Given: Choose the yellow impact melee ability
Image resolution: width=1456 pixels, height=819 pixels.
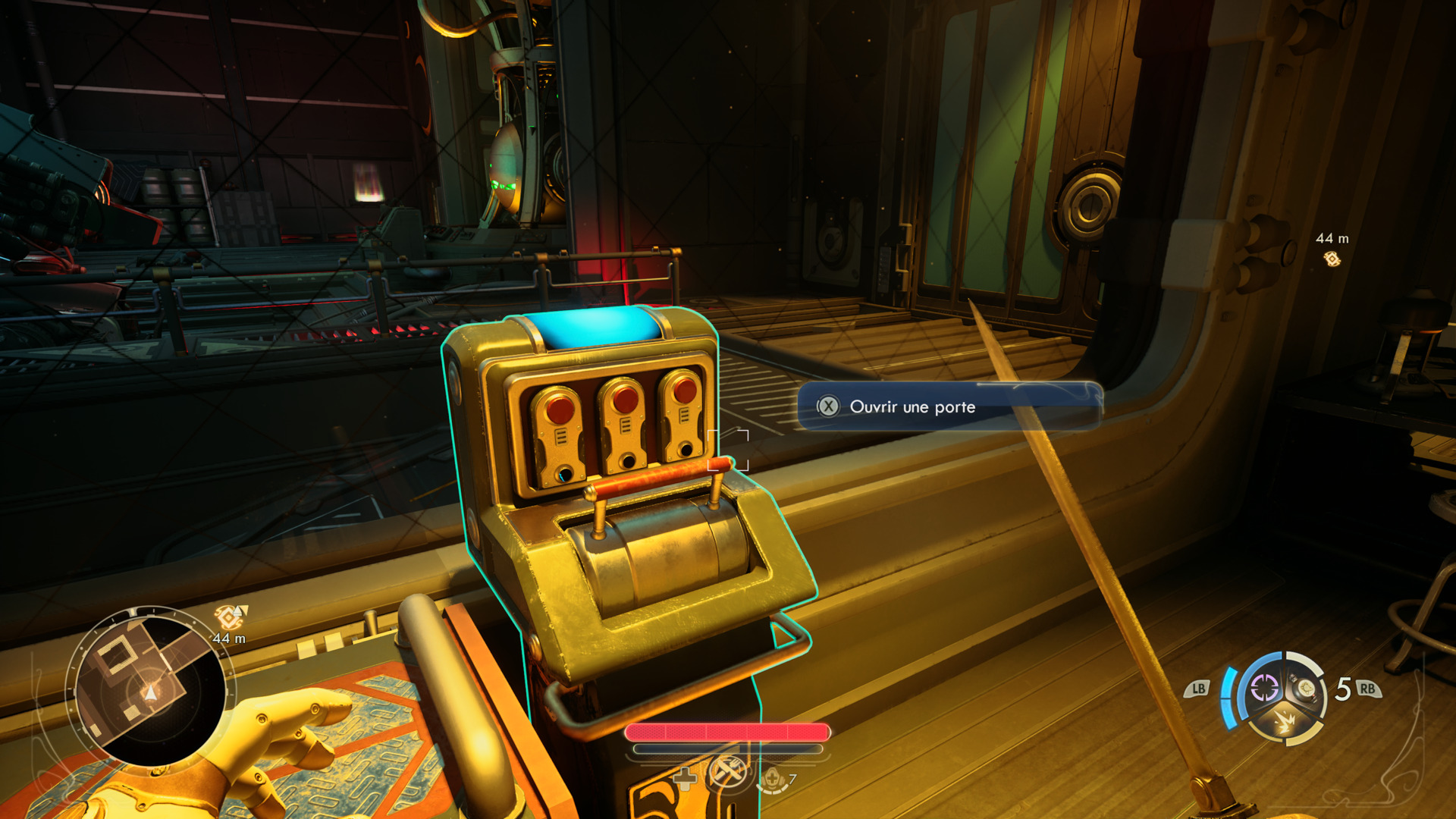Looking at the screenshot, I should click(1285, 721).
